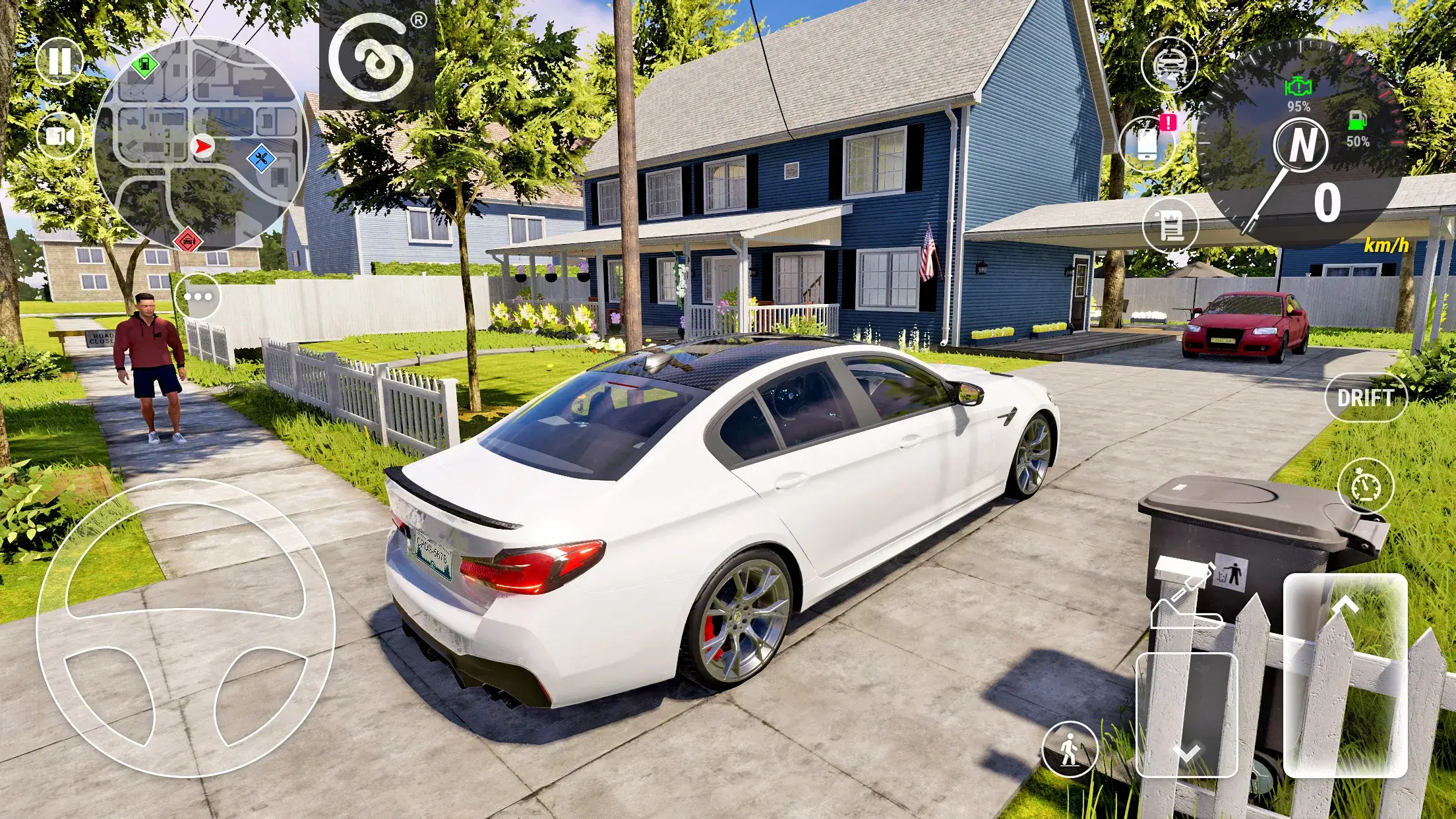Pause the game with pause button
This screenshot has height=819, width=1456.
pyautogui.click(x=59, y=61)
